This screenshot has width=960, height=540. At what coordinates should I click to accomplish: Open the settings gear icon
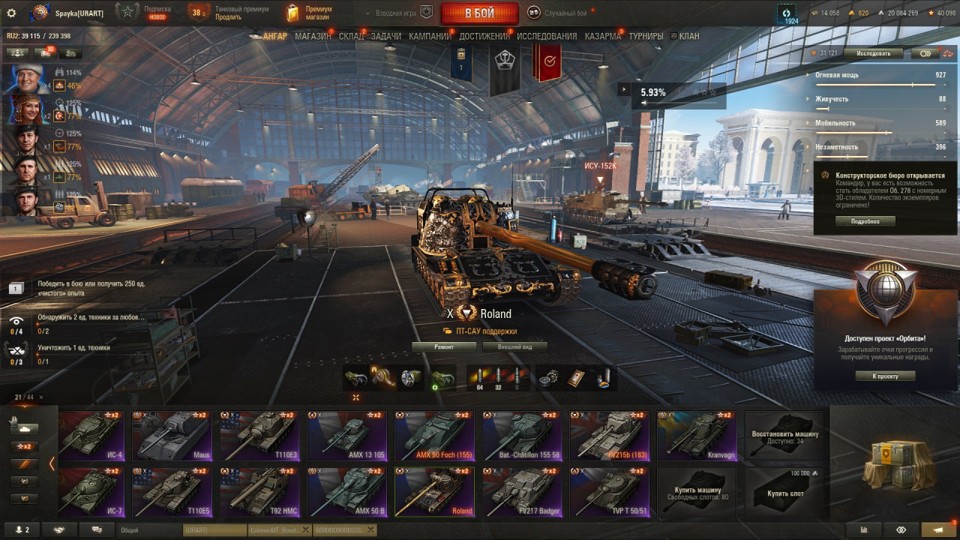(x=12, y=12)
